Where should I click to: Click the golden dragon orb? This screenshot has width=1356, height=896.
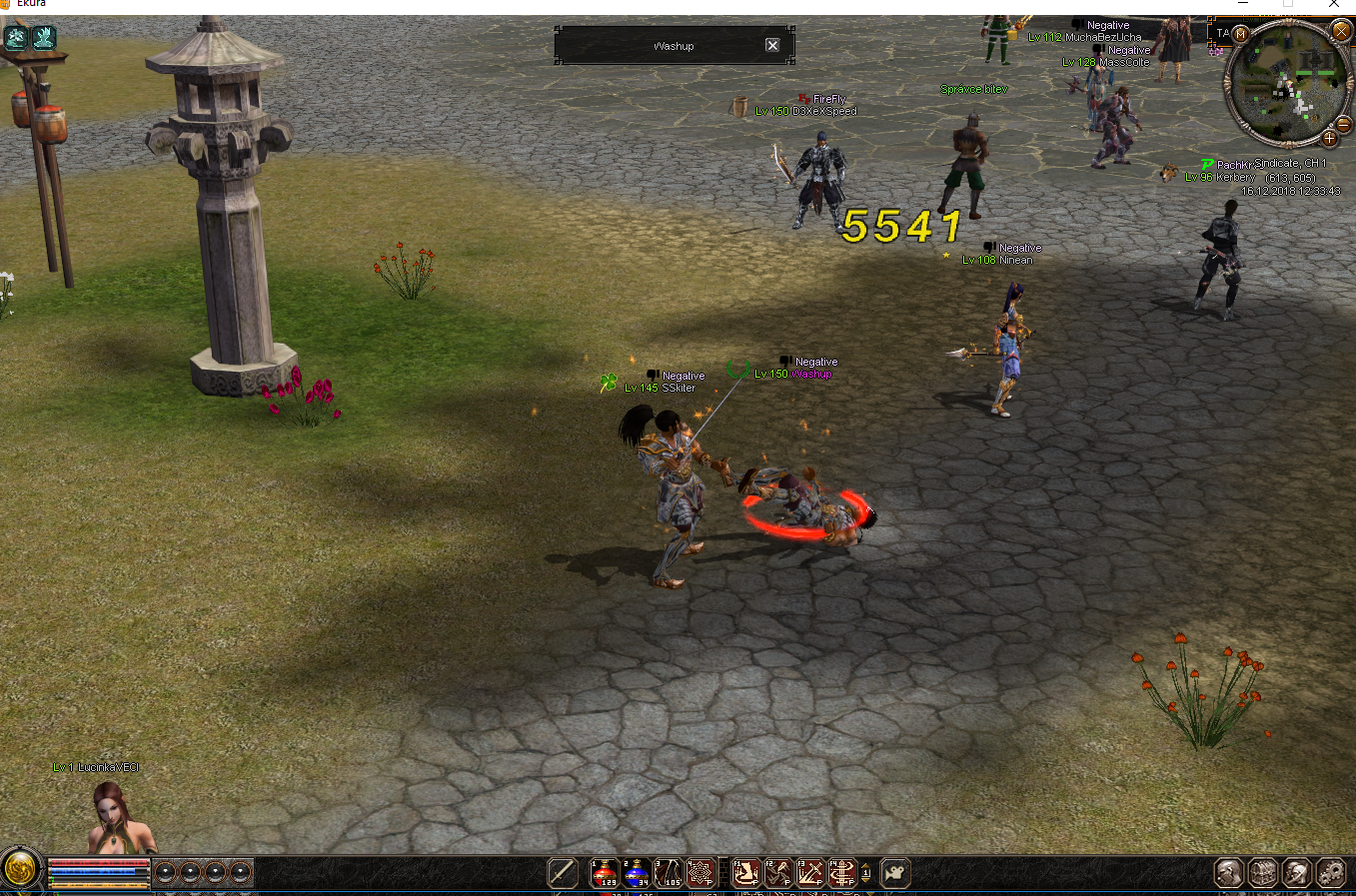20,869
